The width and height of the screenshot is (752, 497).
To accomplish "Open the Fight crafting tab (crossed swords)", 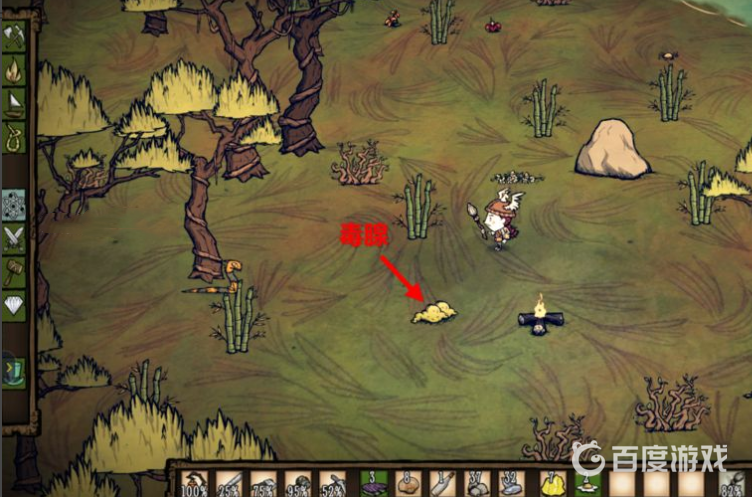I will [x=15, y=237].
